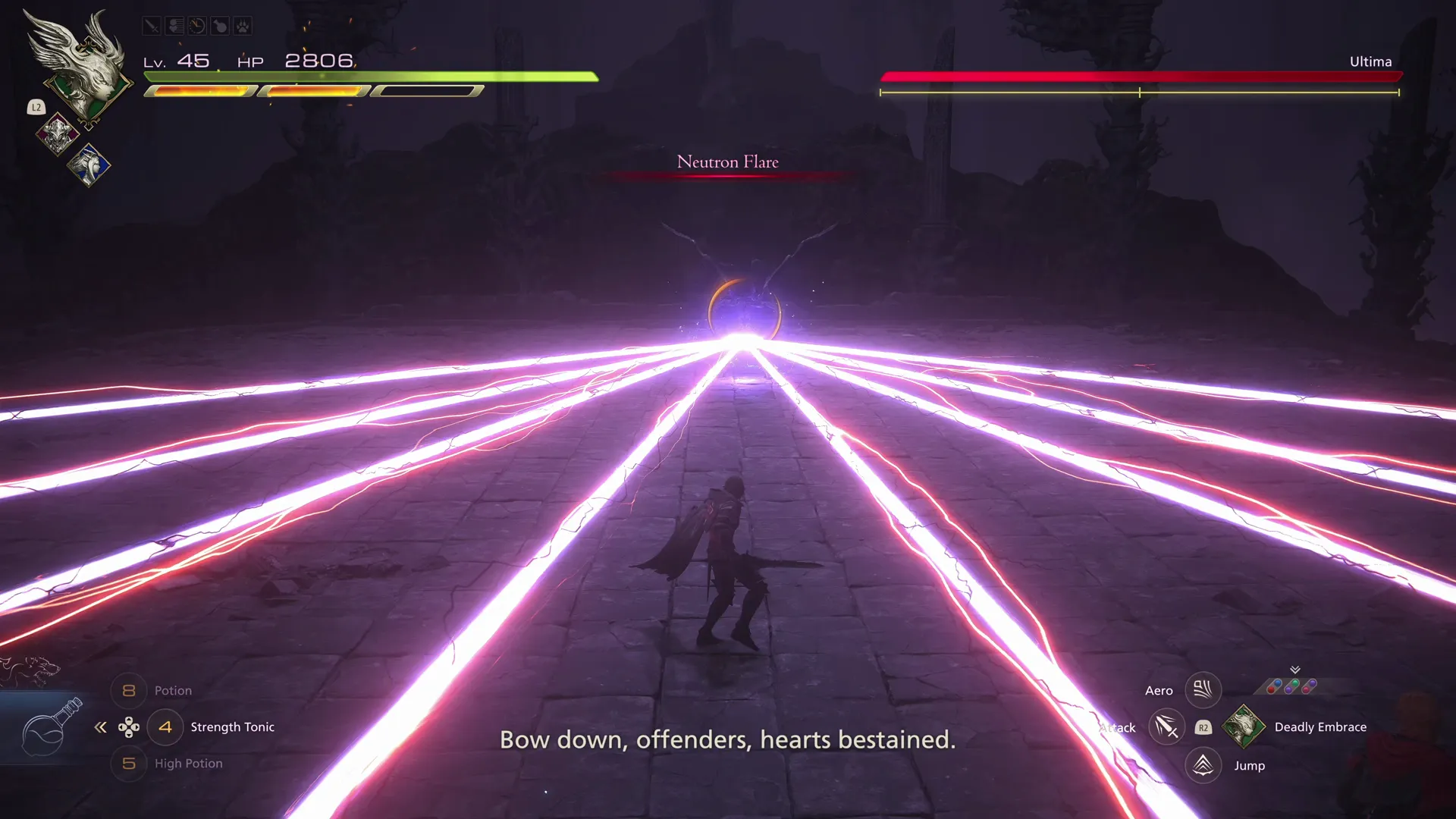Click the potion flask status icon
1456x819 pixels.
pyautogui.click(x=219, y=25)
